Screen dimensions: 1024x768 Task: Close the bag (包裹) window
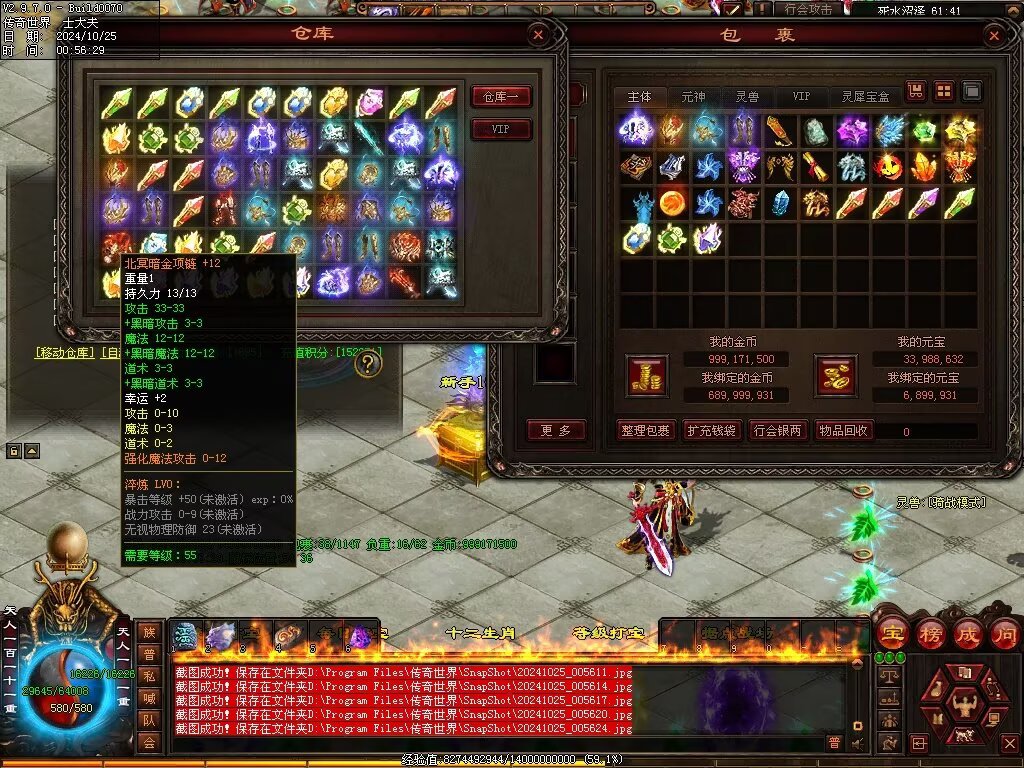[993, 37]
